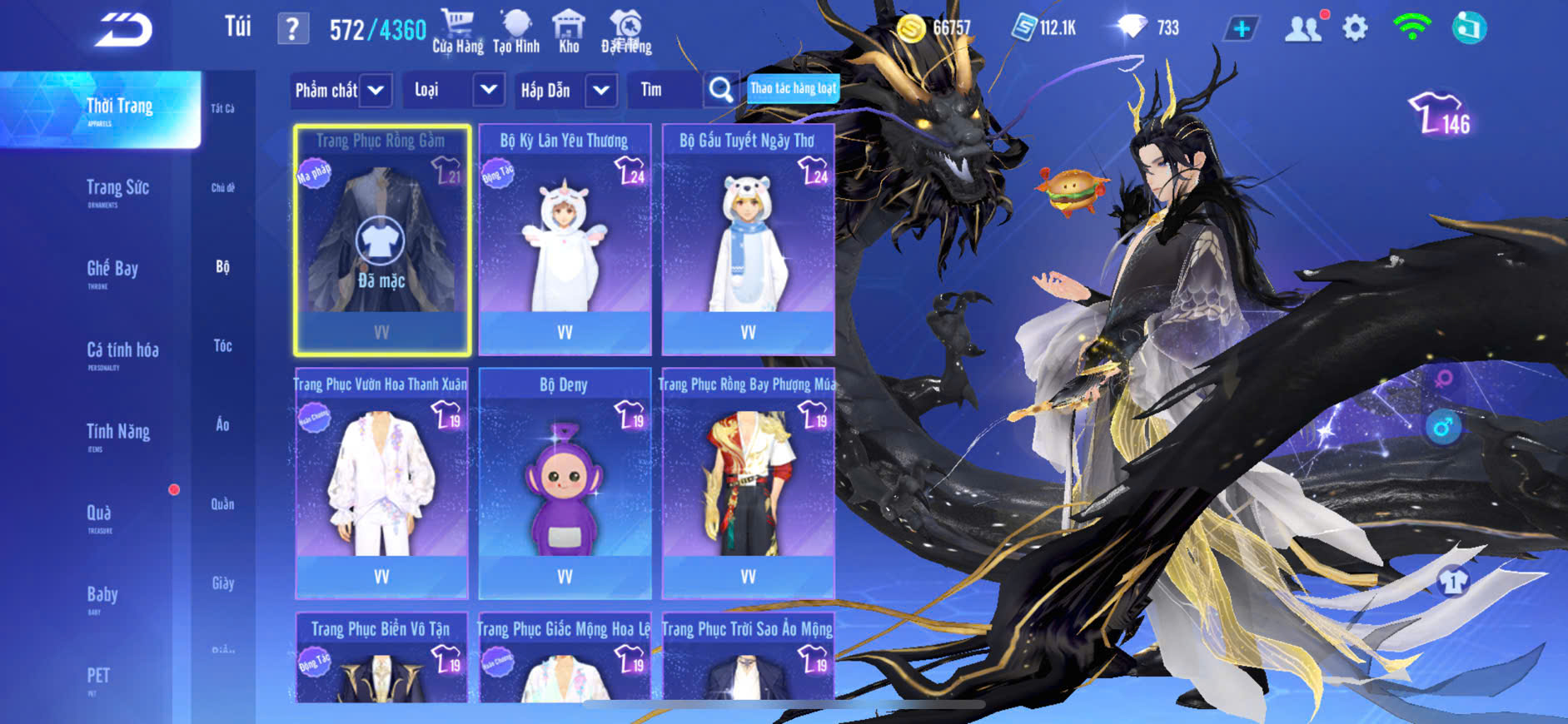Open the Quà gift category
Screen dimensions: 1568x724
[99, 515]
